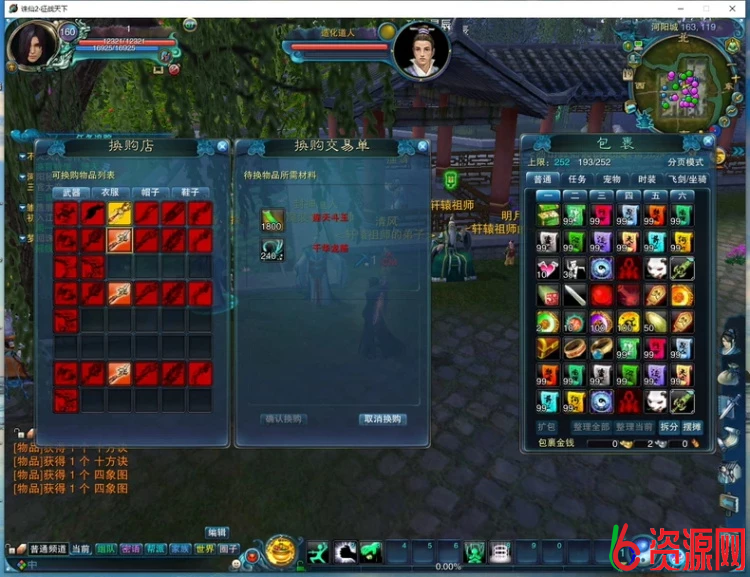Open the 帽子 hats category
750x577 pixels.
(x=151, y=192)
